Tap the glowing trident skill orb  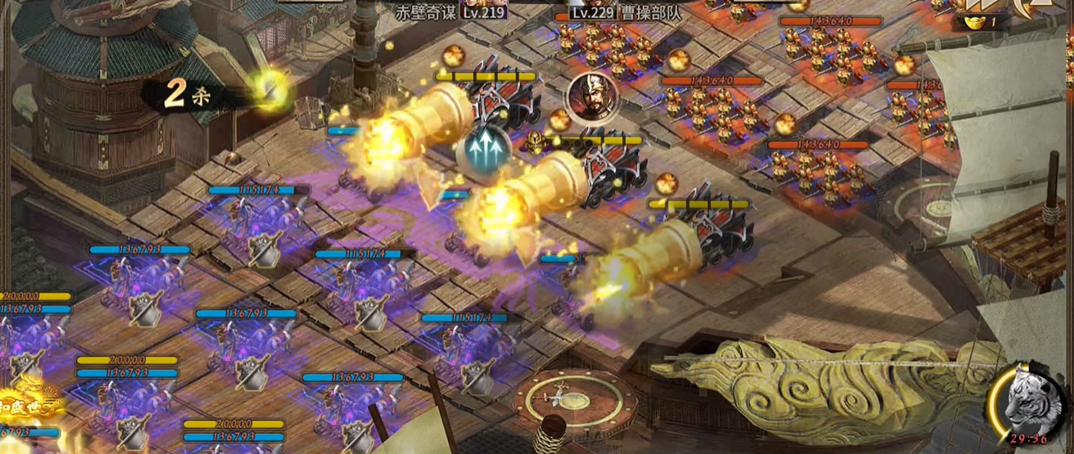485,148
